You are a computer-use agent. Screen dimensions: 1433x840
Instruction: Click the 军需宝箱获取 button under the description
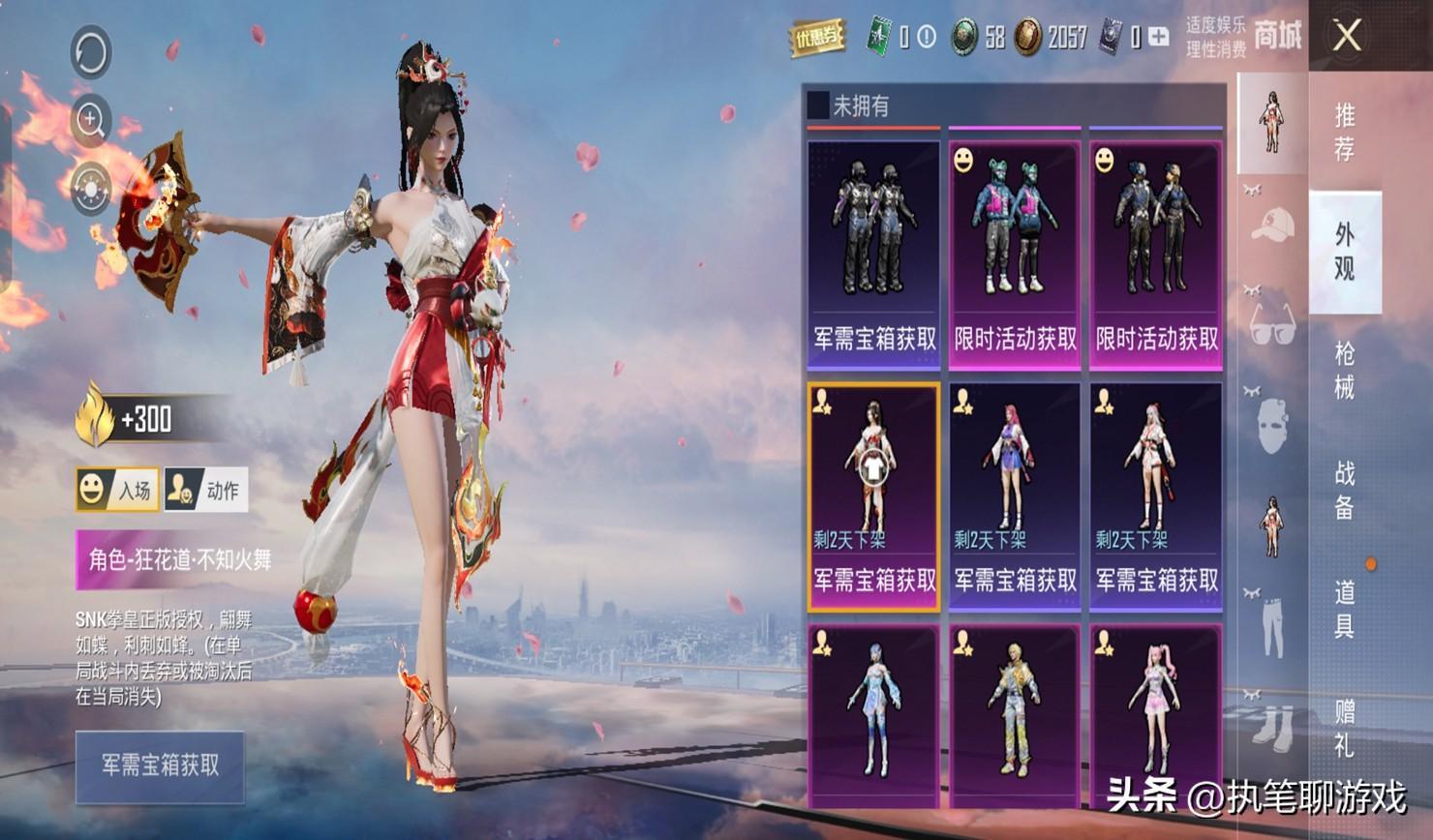(x=160, y=766)
